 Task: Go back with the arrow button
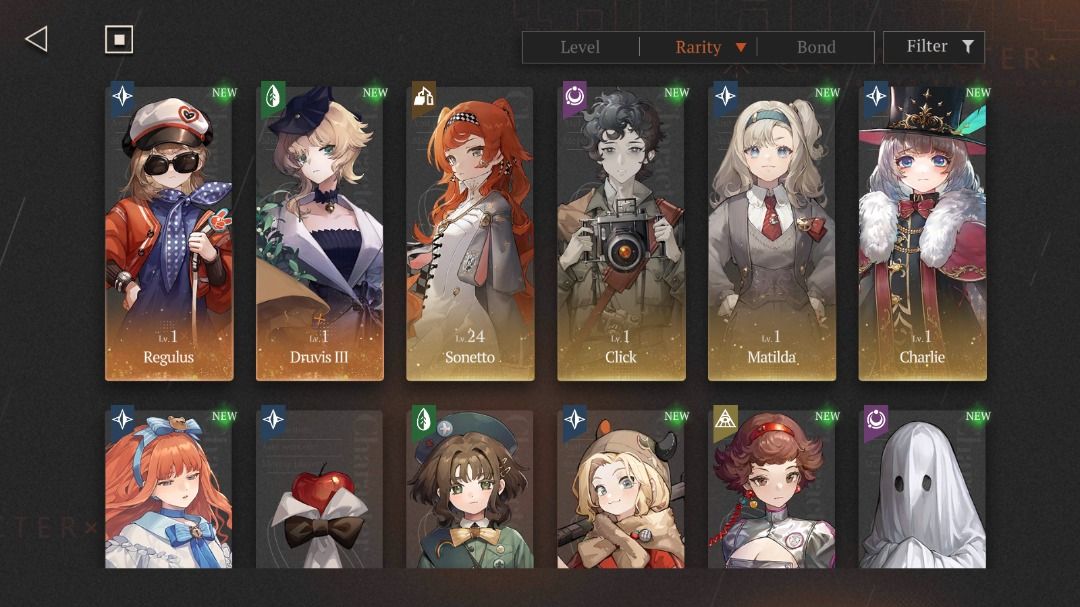[36, 39]
